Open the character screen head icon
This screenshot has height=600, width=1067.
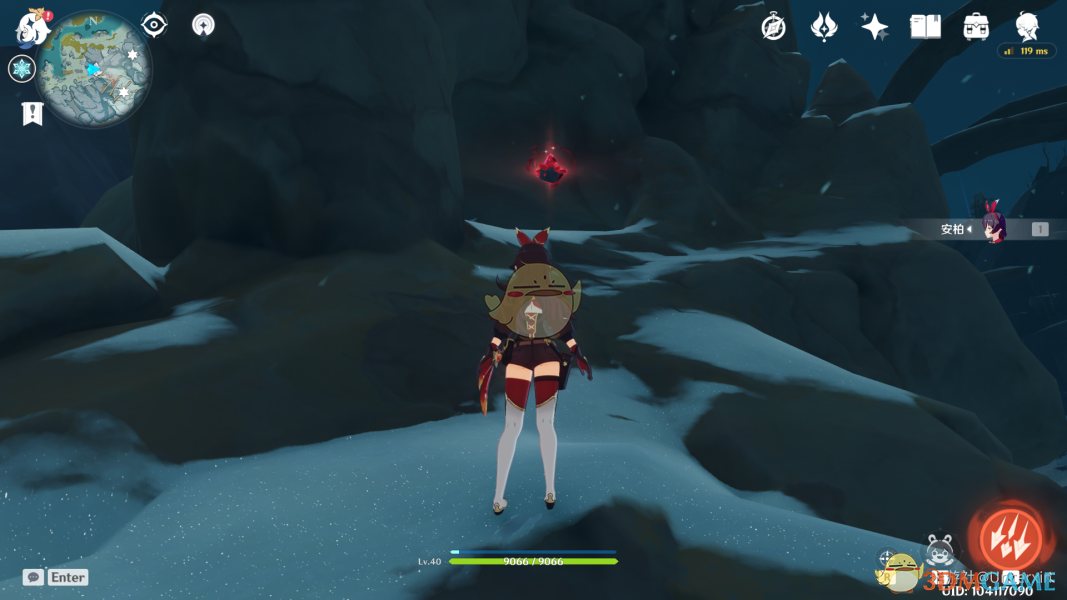(x=1027, y=26)
